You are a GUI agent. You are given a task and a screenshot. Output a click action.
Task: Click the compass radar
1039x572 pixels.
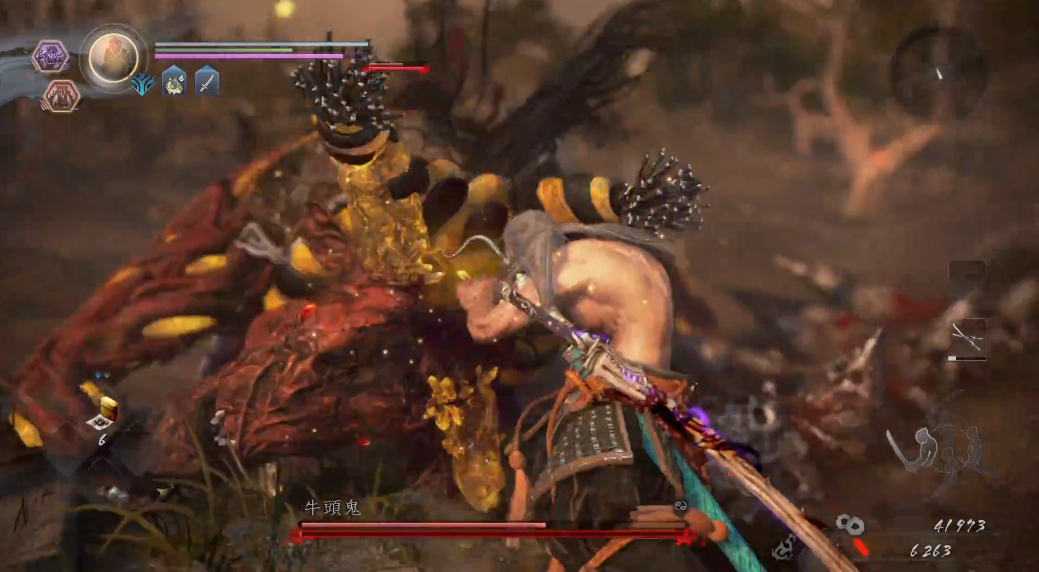937,72
